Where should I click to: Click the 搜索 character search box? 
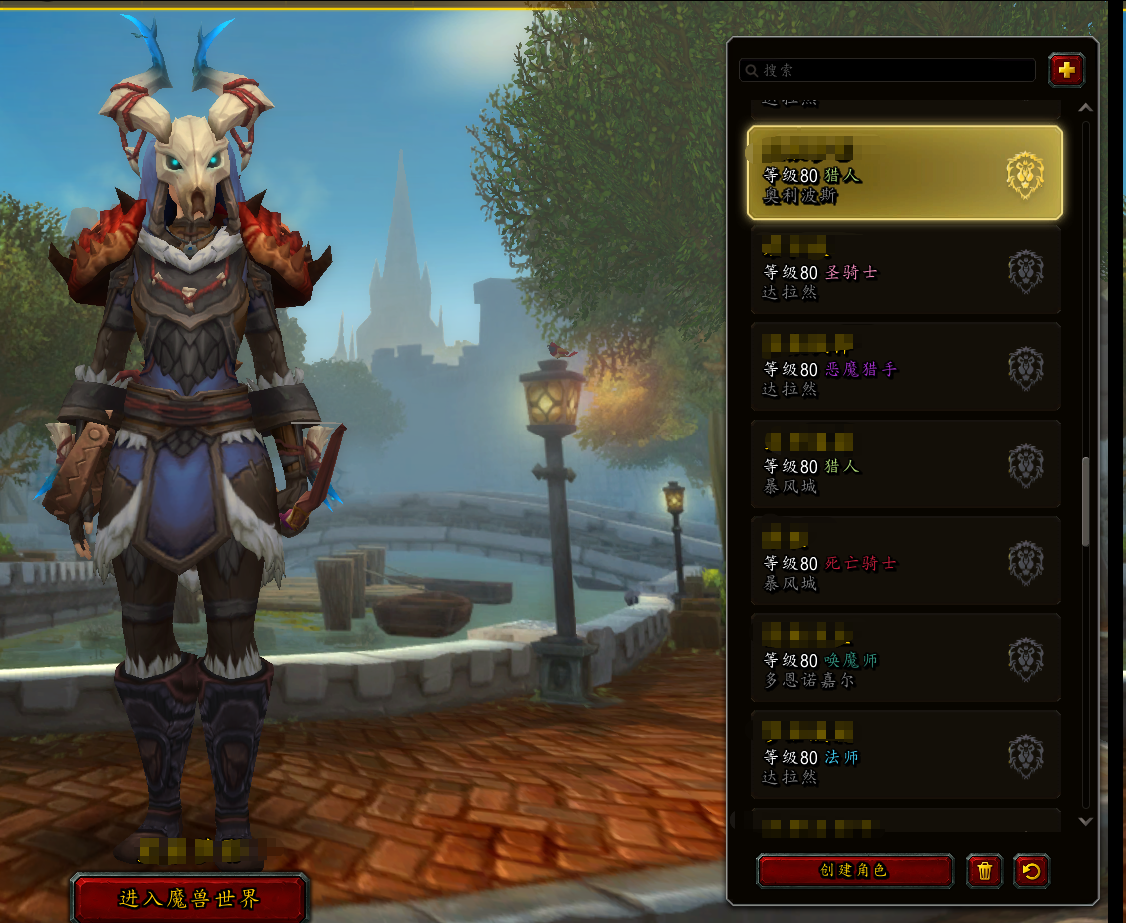tap(887, 70)
